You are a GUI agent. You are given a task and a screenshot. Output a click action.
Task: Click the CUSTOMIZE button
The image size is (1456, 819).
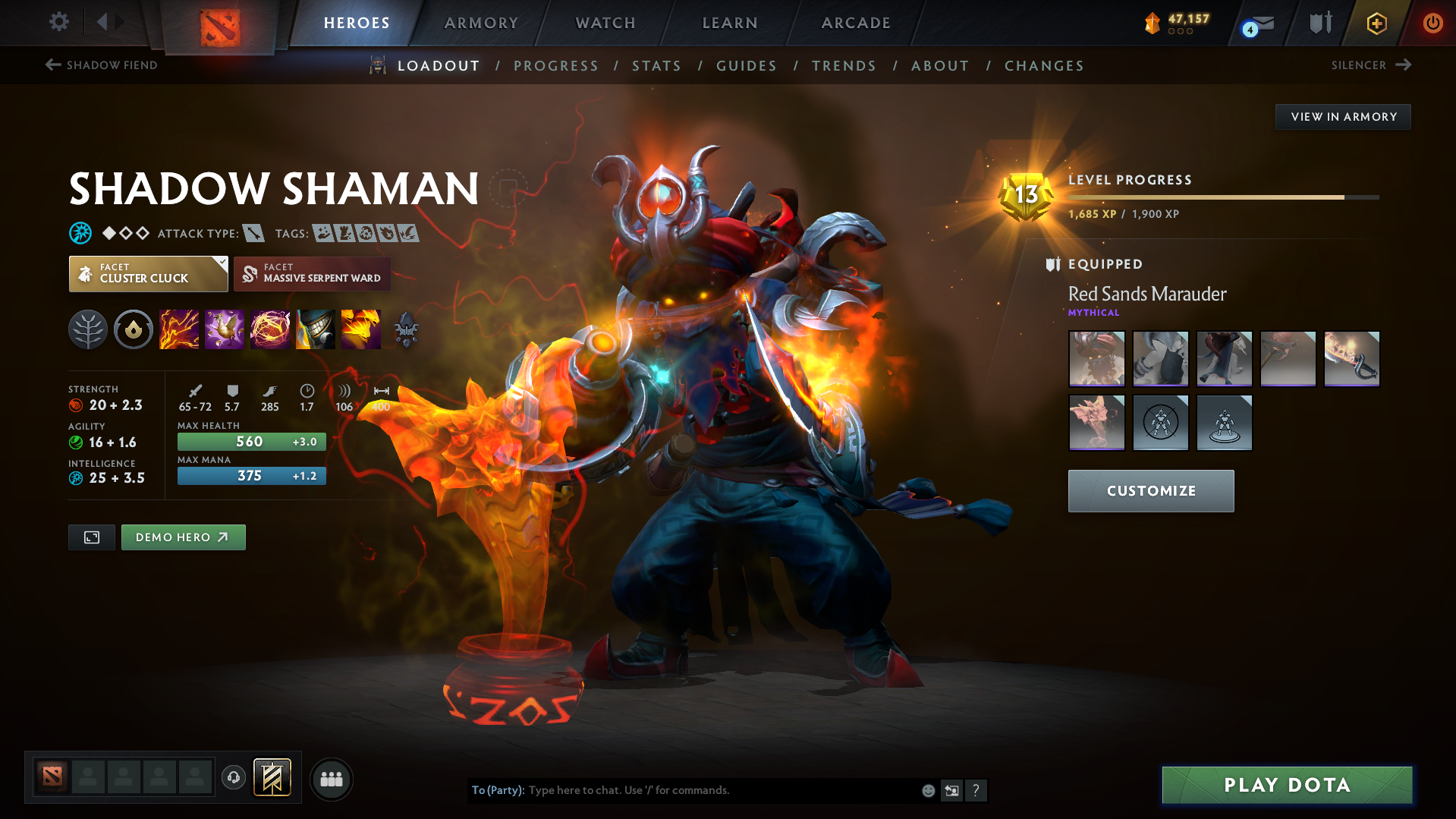click(1150, 490)
